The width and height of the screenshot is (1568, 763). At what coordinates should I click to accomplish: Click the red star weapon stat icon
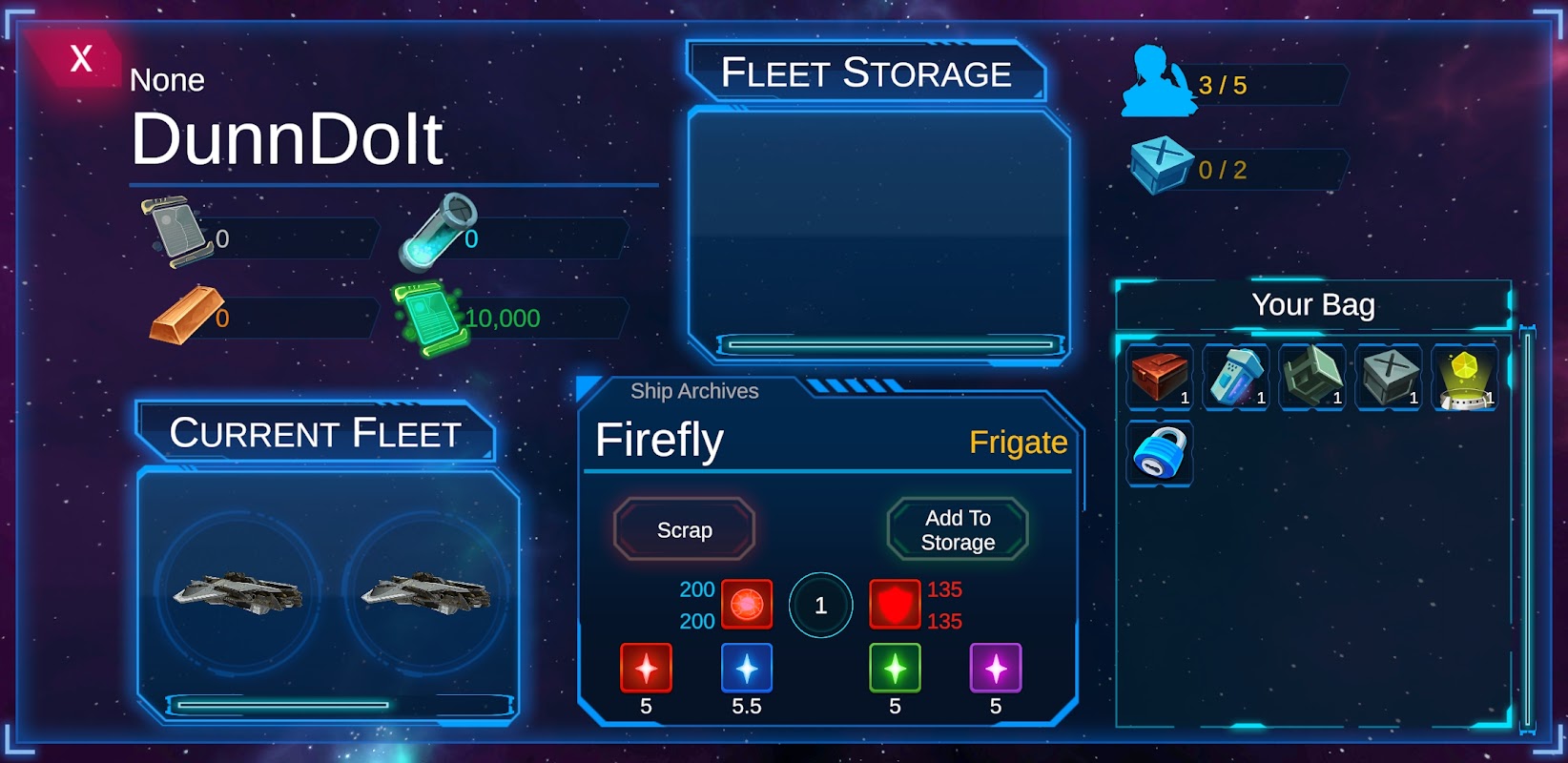pyautogui.click(x=646, y=668)
